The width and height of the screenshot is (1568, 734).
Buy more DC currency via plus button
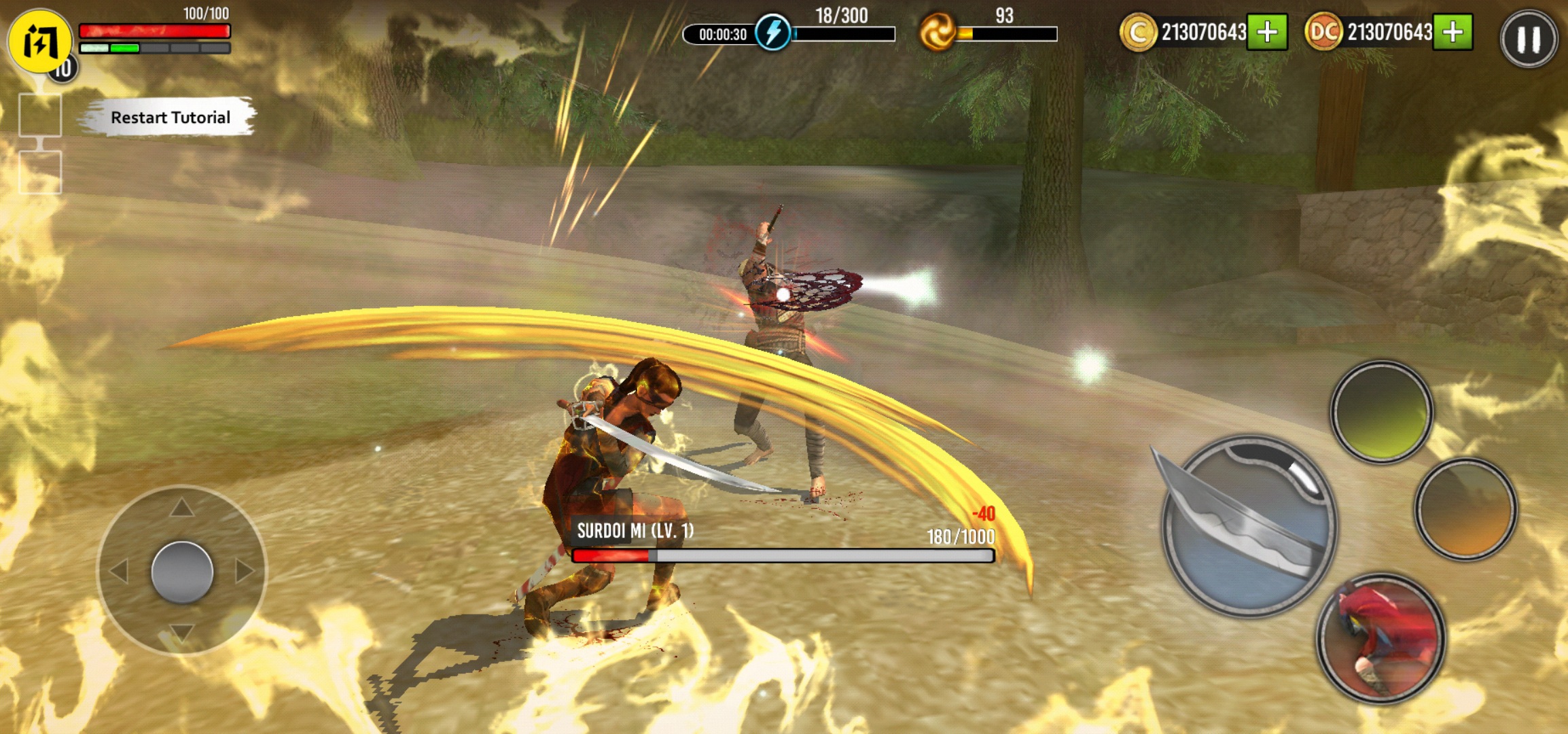pyautogui.click(x=1453, y=32)
